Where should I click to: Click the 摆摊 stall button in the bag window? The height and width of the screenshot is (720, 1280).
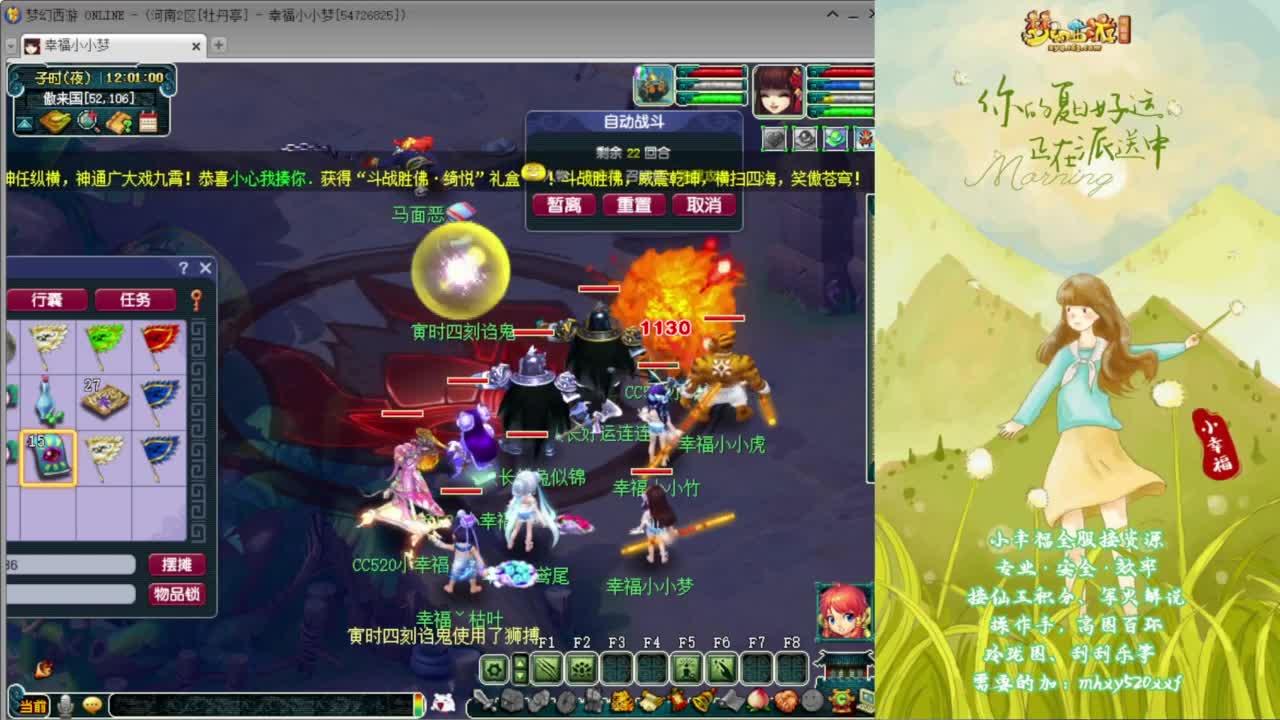[176, 565]
